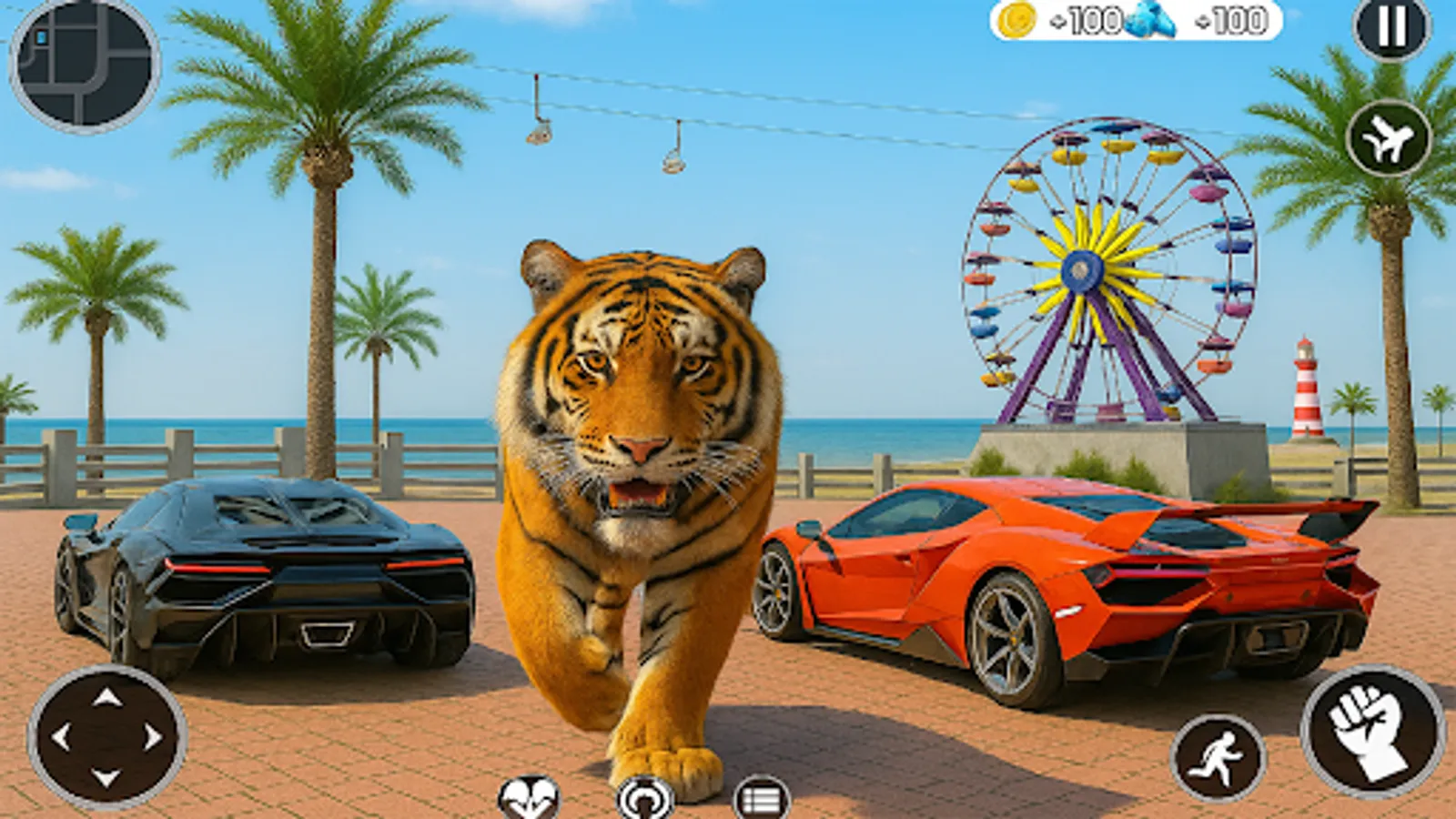The height and width of the screenshot is (819, 1456).
Task: Add 100 coins with the plus button
Action: click(1057, 21)
